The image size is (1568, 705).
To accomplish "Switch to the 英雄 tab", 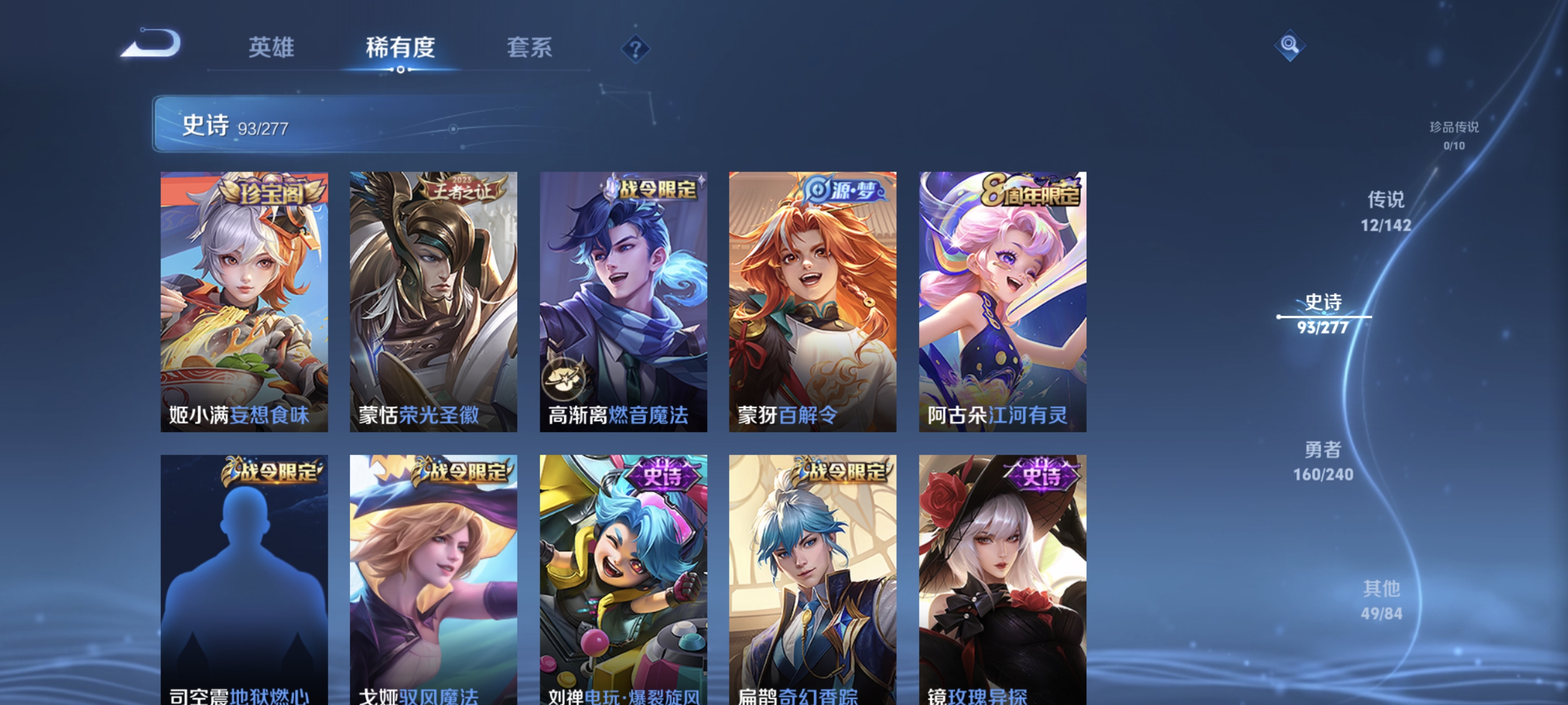I will click(x=272, y=49).
